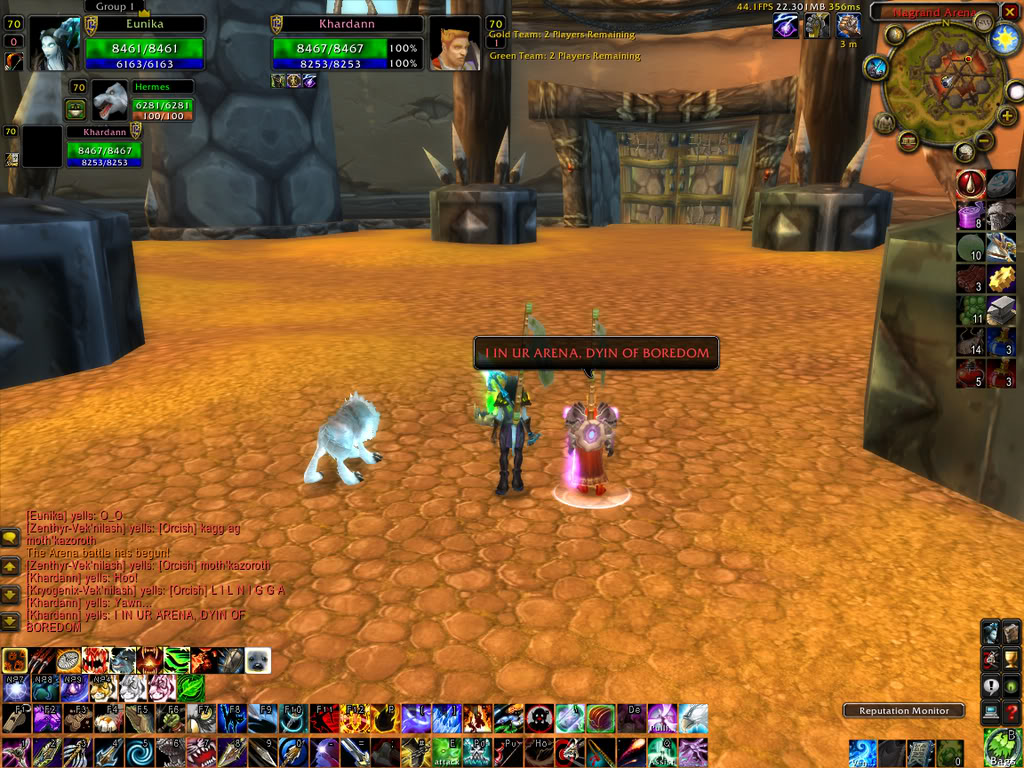Screen dimensions: 1024x768
Task: Use the green grapes item stack of 11
Action: pyautogui.click(x=971, y=310)
